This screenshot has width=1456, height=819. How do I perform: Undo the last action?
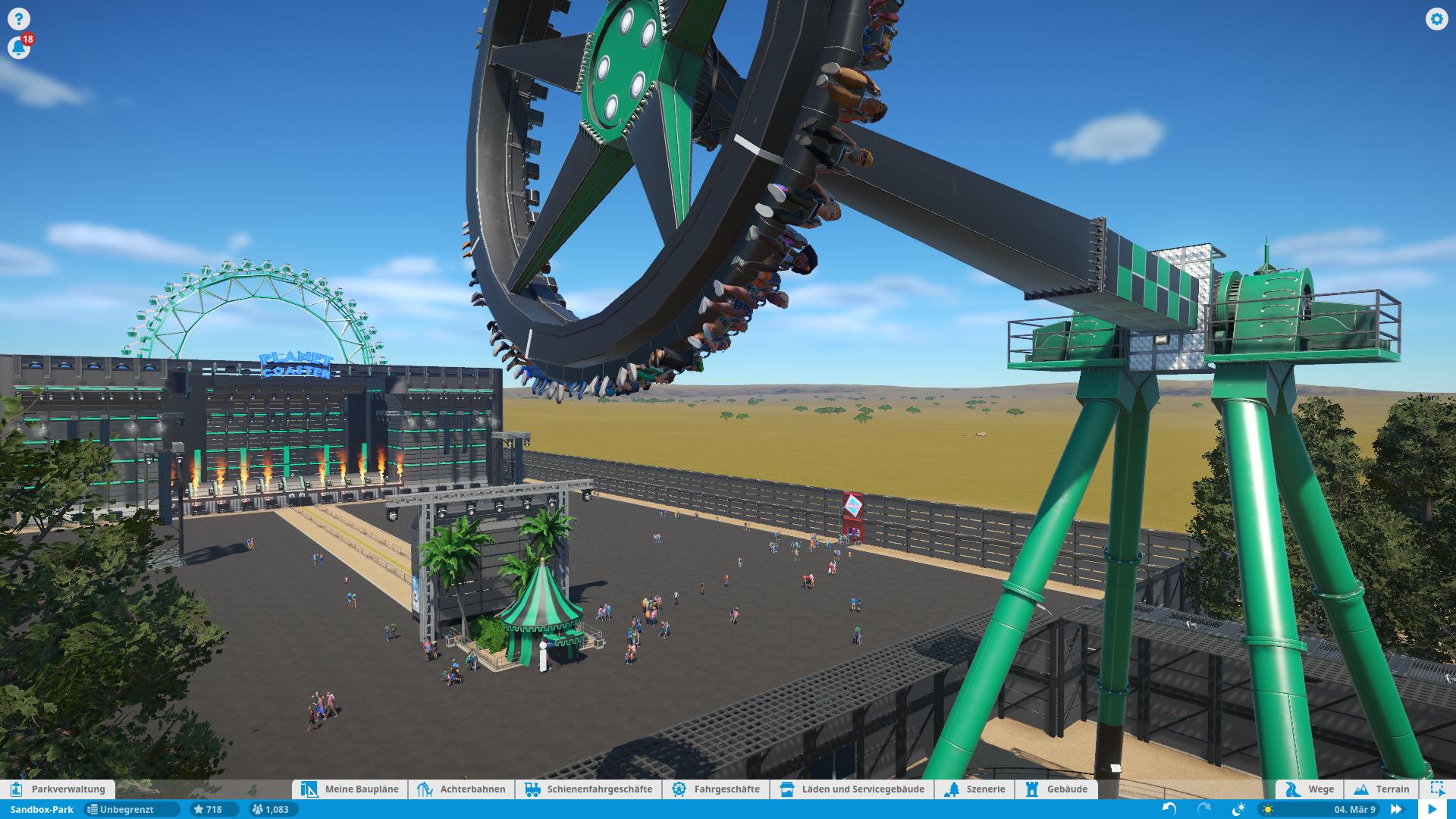[x=1169, y=809]
